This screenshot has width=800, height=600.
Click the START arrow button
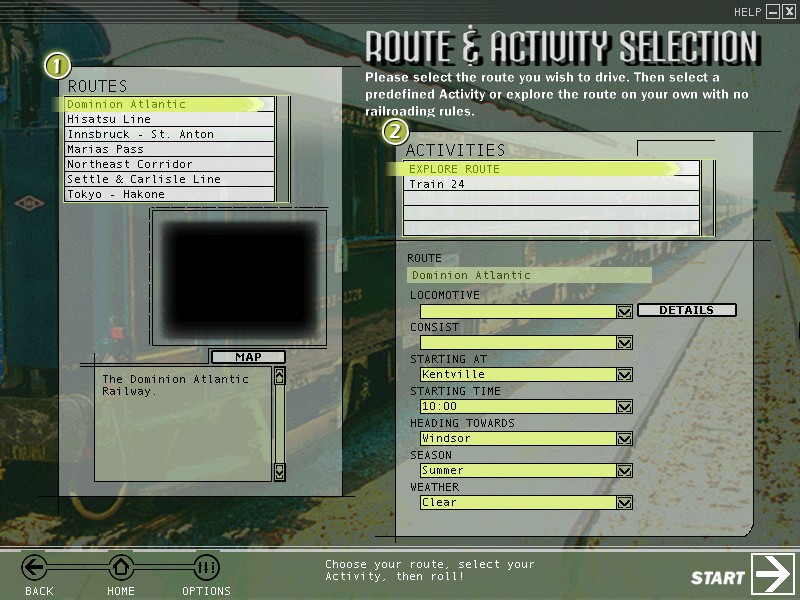click(773, 574)
